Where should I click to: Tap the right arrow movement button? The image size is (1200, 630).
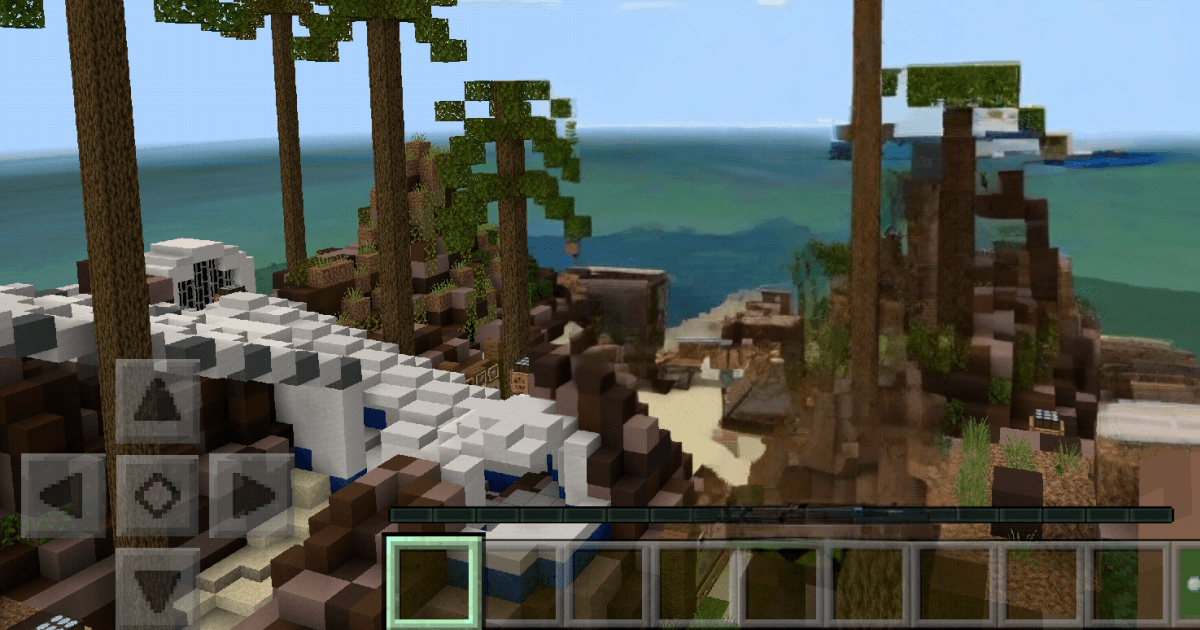251,495
